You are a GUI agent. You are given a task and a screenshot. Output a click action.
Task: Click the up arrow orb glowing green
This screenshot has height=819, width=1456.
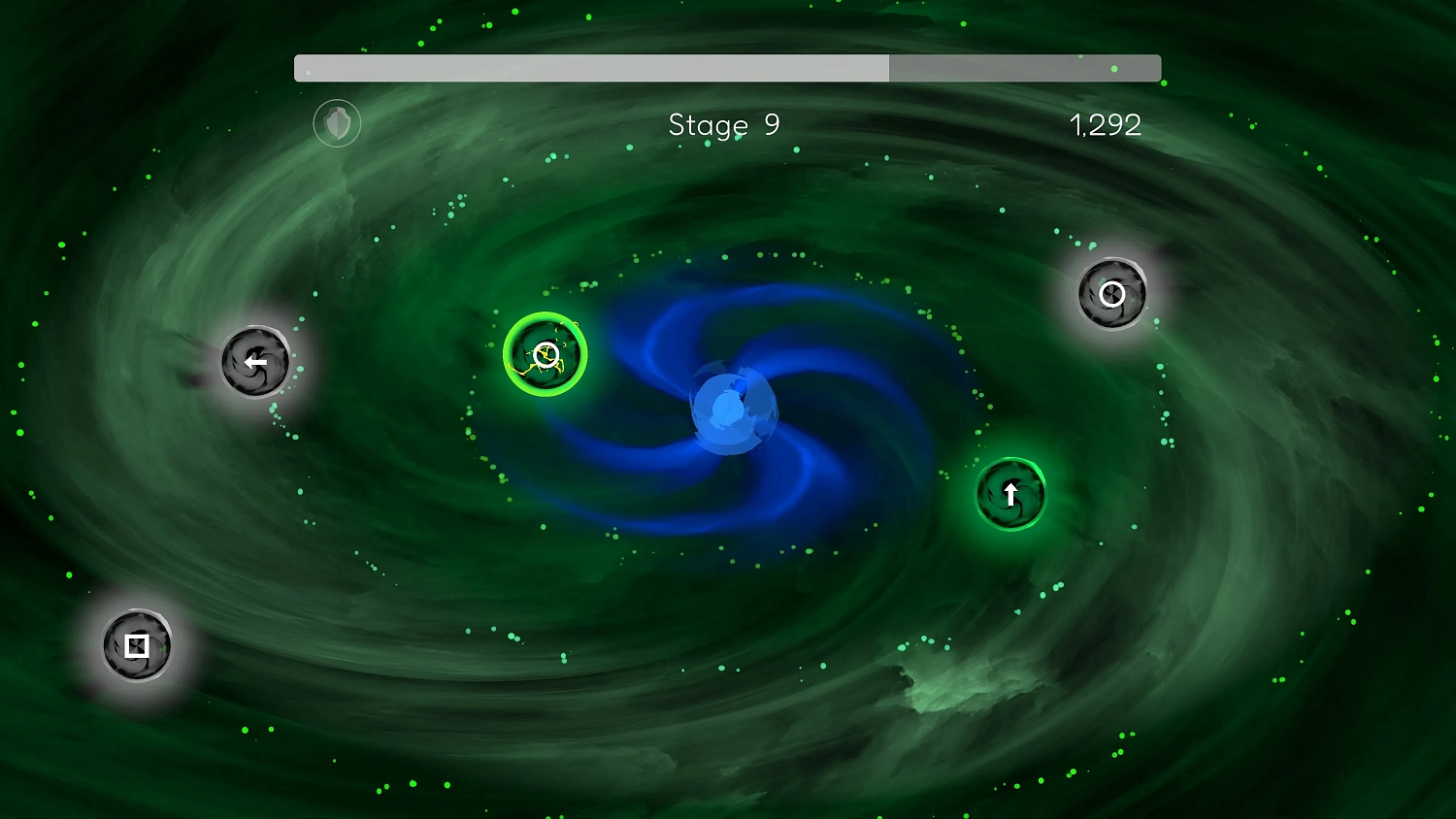coord(1010,494)
